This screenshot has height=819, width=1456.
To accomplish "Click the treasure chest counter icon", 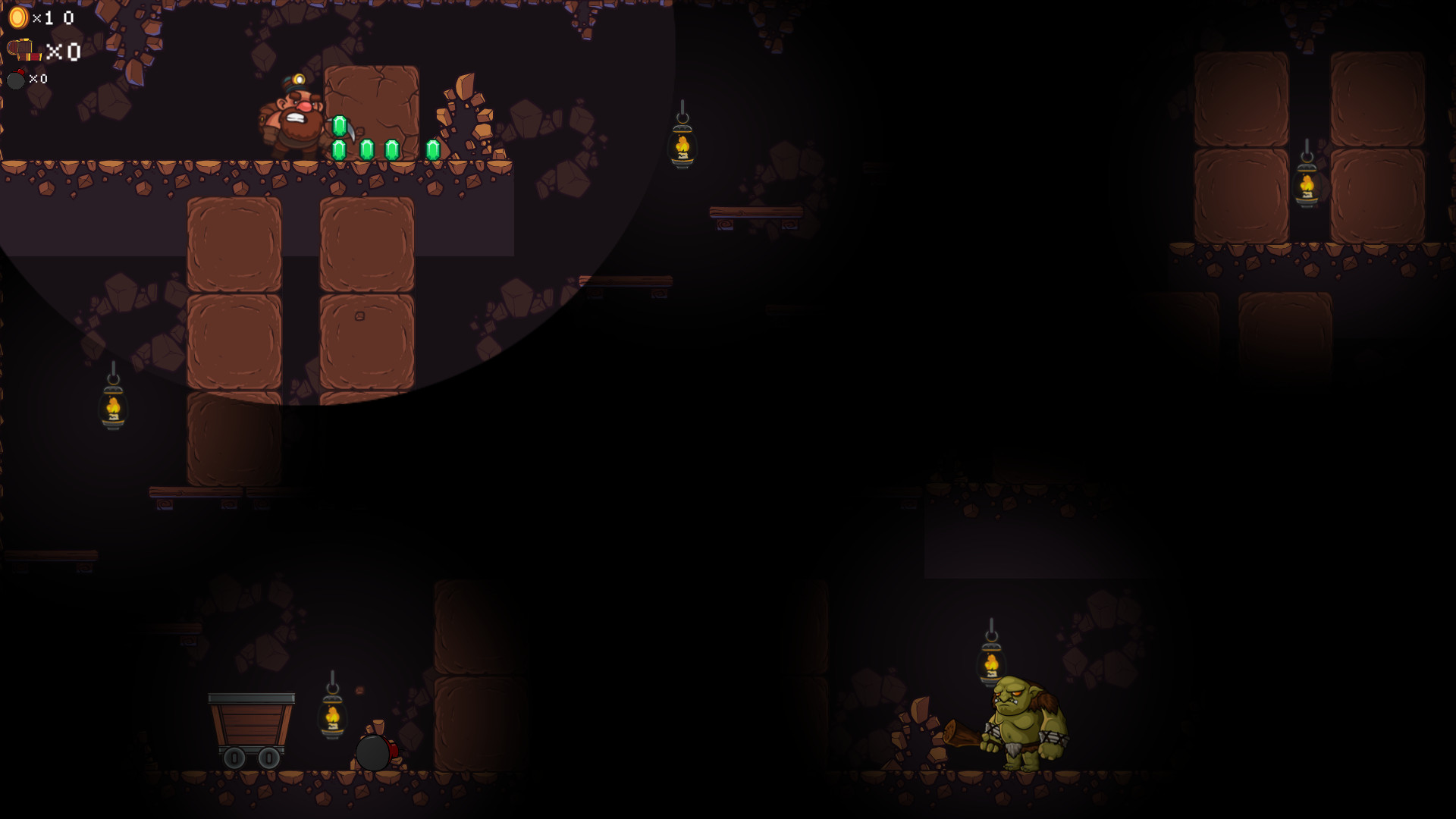I will (24, 49).
